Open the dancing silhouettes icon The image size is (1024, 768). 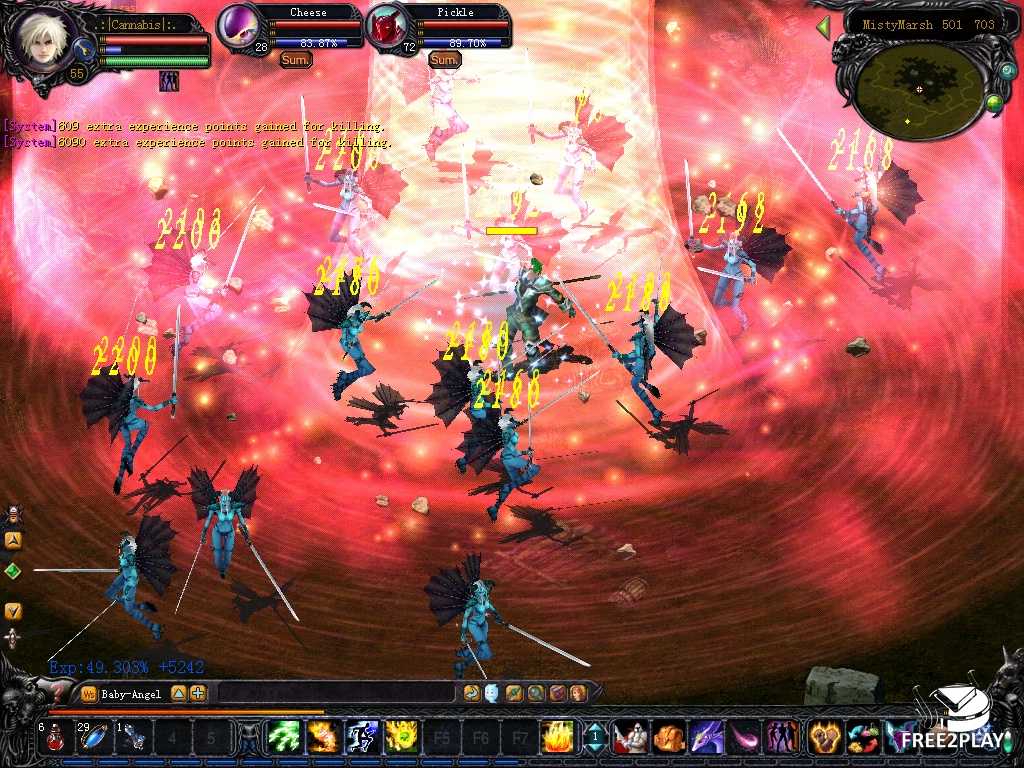782,738
